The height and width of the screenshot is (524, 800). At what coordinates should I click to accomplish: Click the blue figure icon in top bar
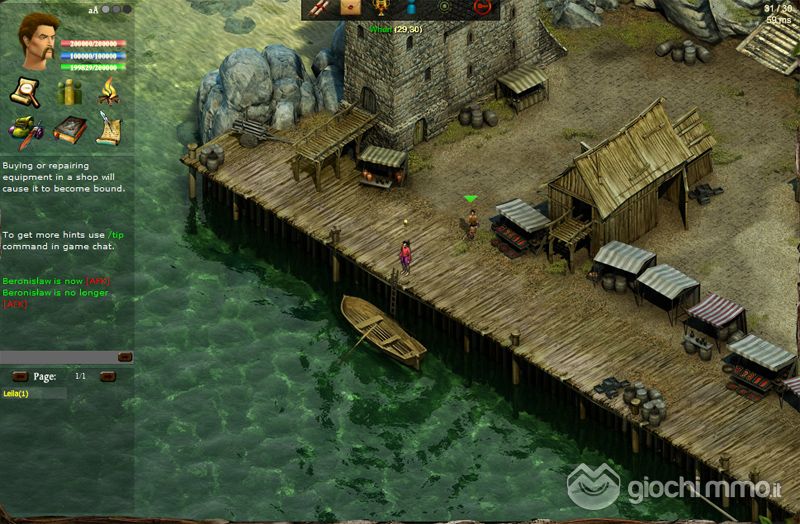coord(410,8)
